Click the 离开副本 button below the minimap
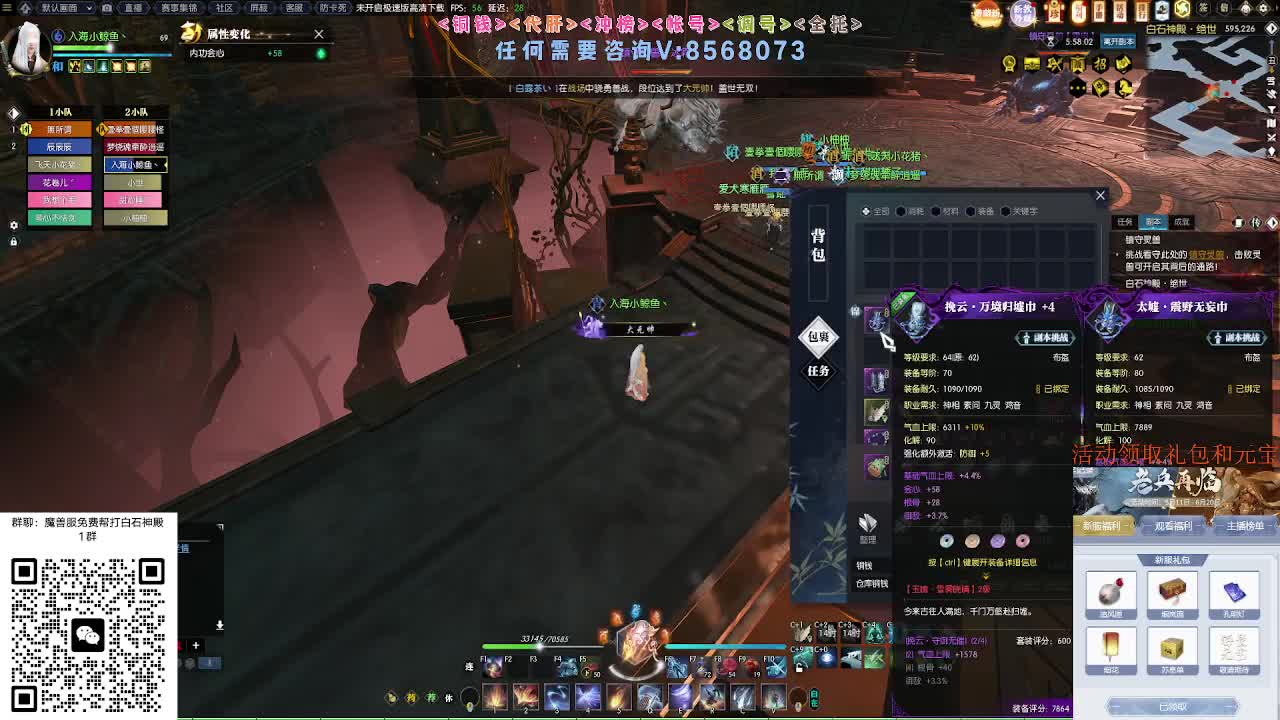The image size is (1280, 720). pos(1118,43)
